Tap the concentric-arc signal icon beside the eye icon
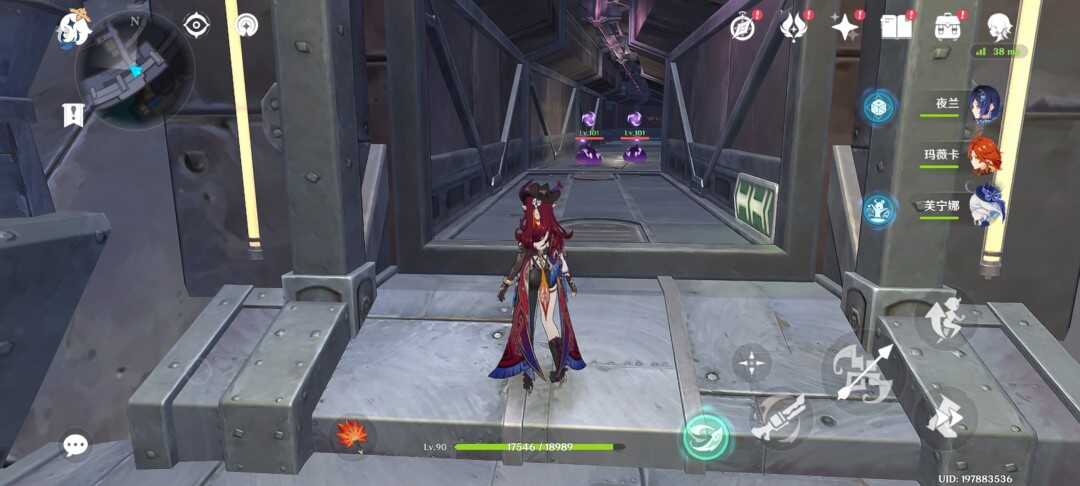The height and width of the screenshot is (486, 1080). pyautogui.click(x=246, y=25)
